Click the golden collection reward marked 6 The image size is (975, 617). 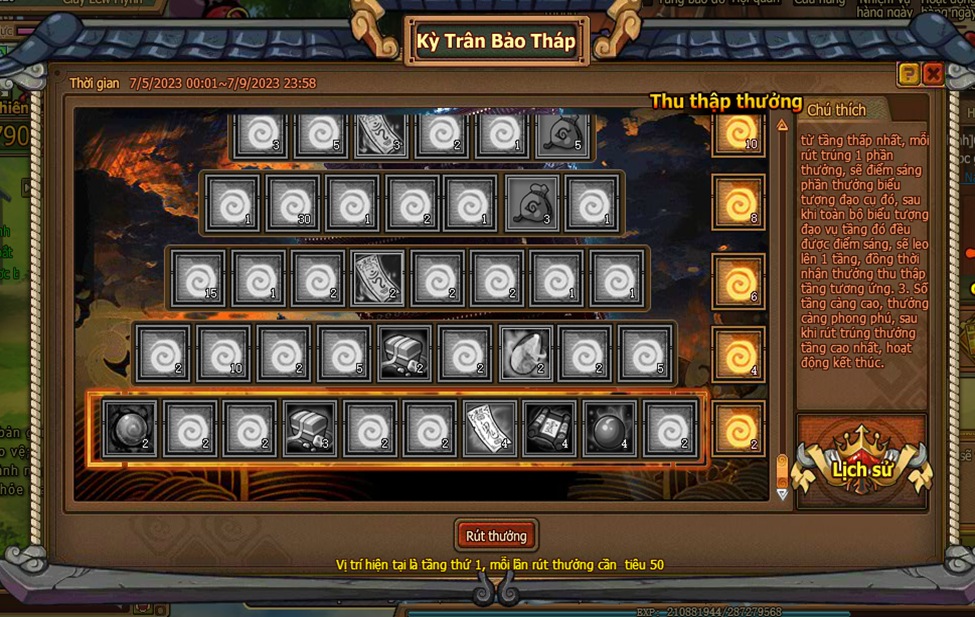tap(739, 280)
